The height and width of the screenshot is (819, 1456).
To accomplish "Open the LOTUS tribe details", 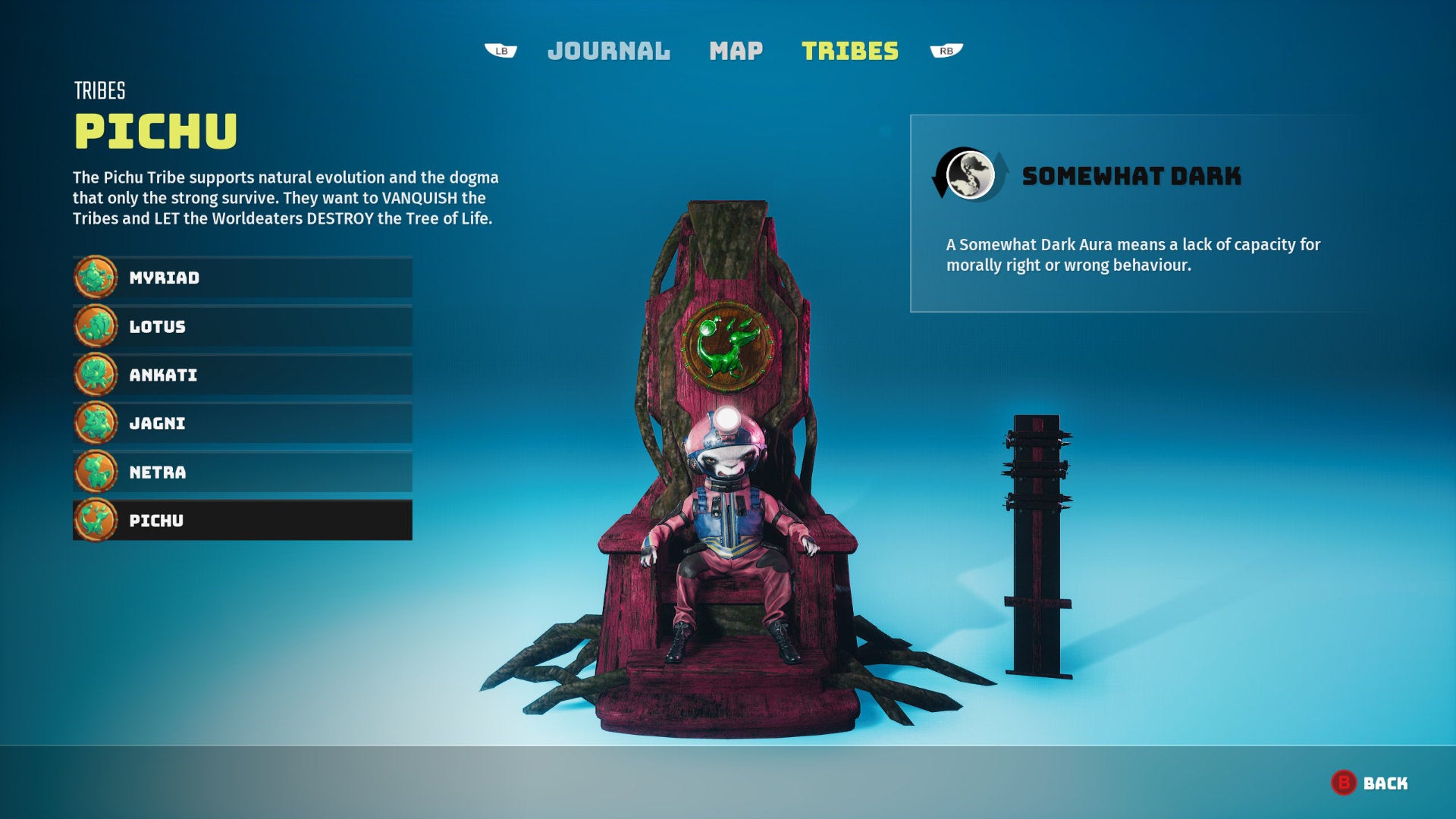I will (243, 326).
